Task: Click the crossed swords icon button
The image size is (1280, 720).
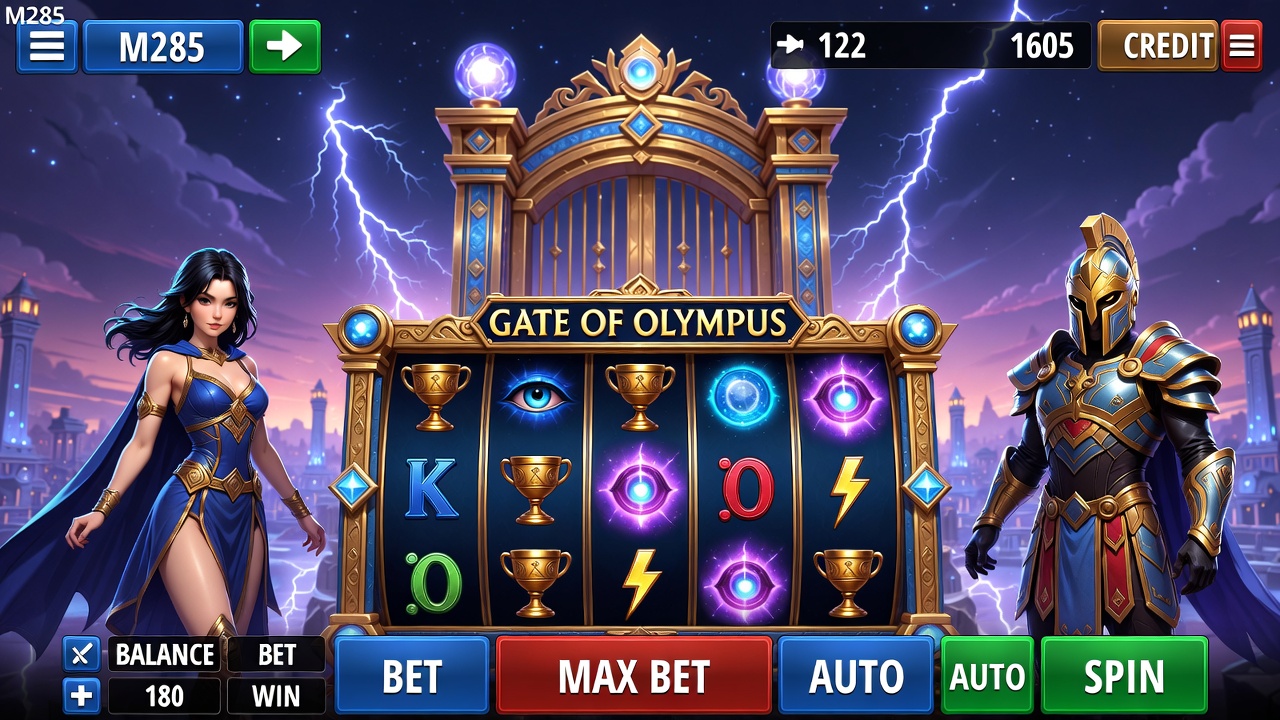Action: click(81, 654)
